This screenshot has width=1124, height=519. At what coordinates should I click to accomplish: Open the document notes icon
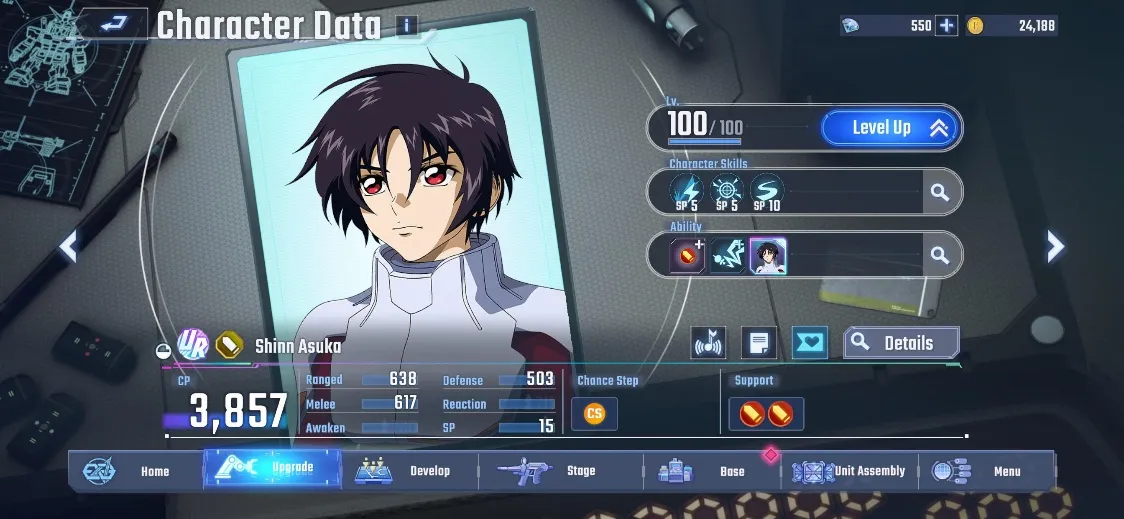(x=759, y=343)
